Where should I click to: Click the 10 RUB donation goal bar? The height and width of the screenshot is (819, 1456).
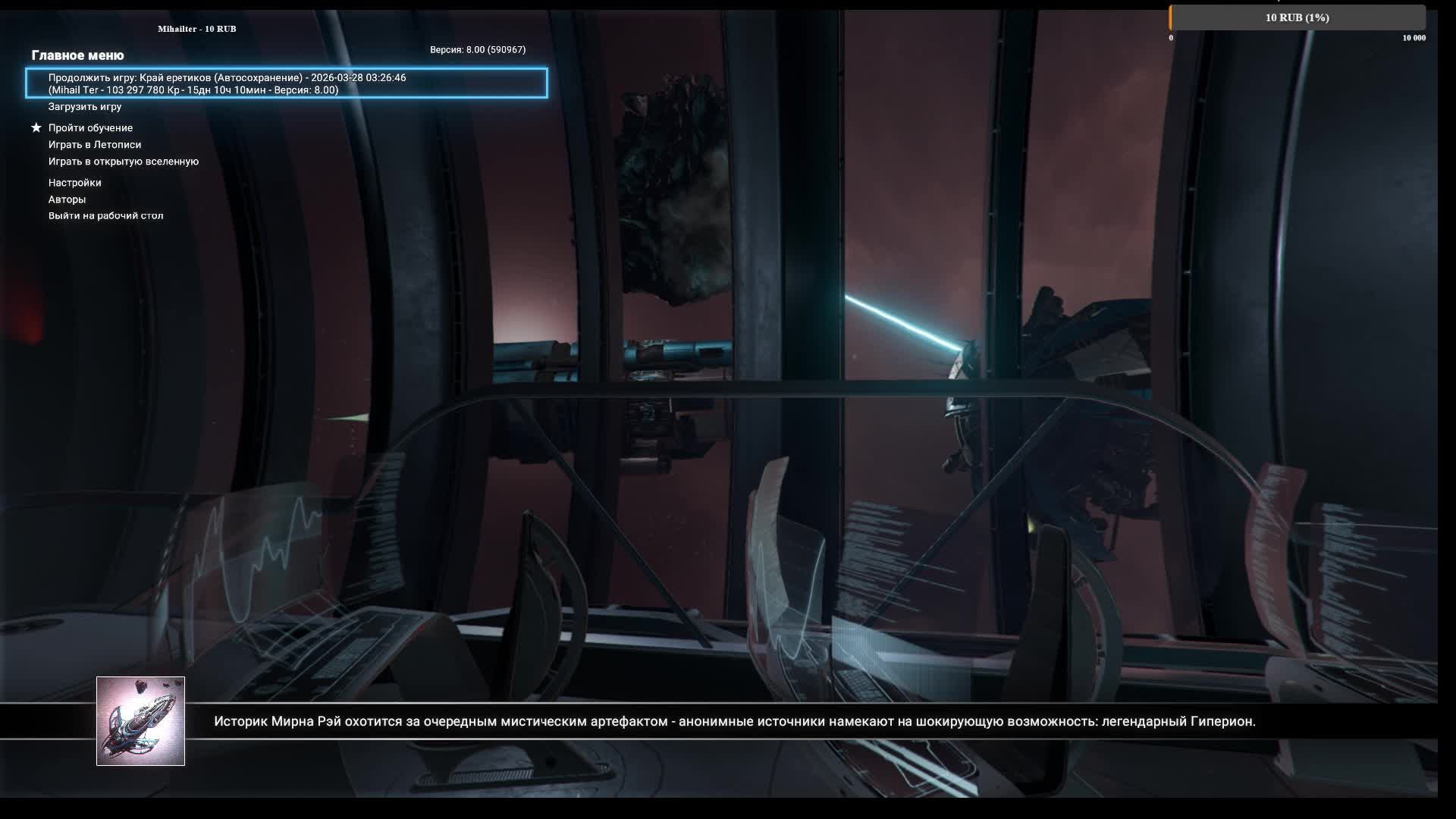click(1297, 17)
